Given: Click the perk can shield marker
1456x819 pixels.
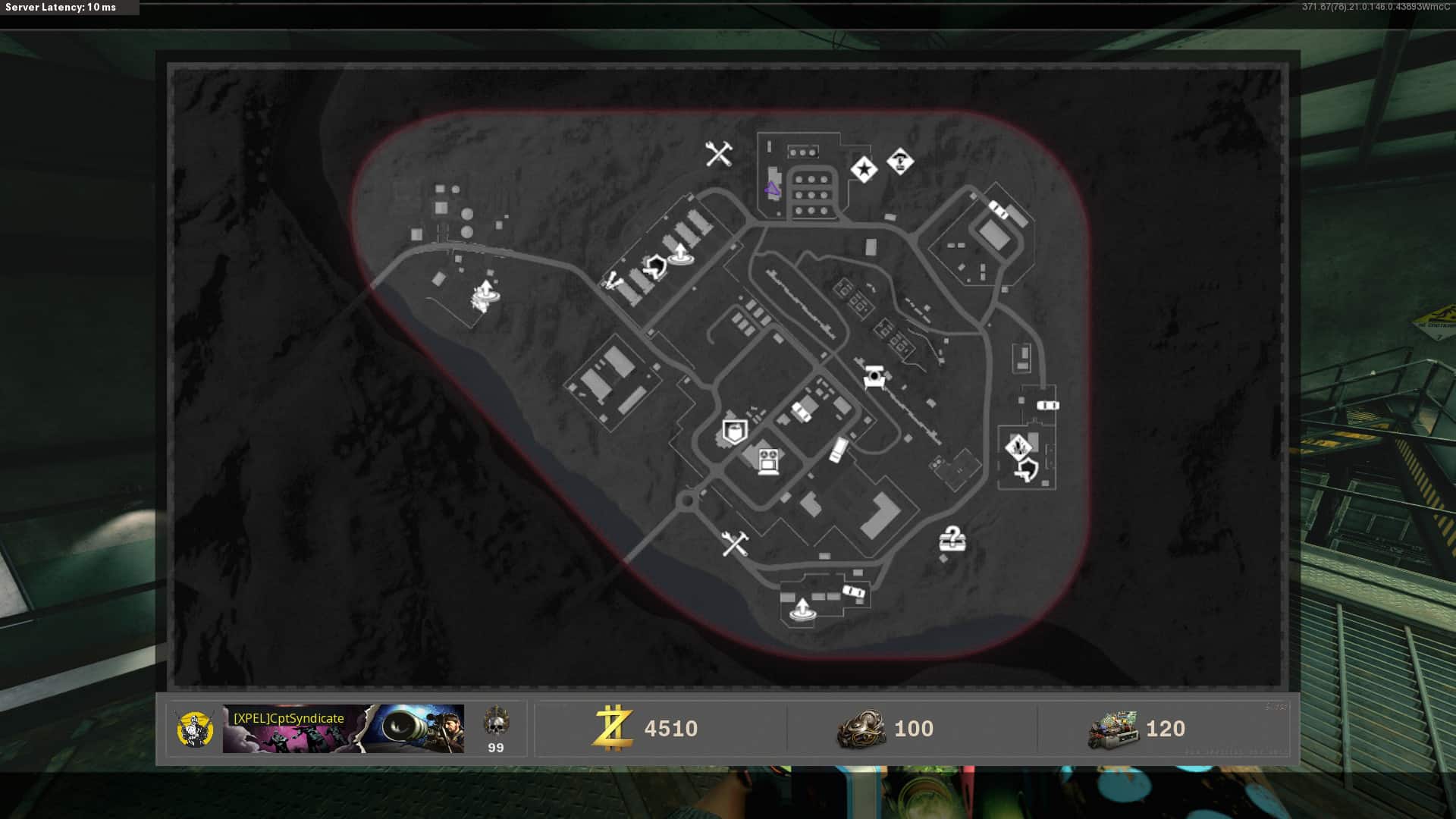Looking at the screenshot, I should [x=734, y=431].
